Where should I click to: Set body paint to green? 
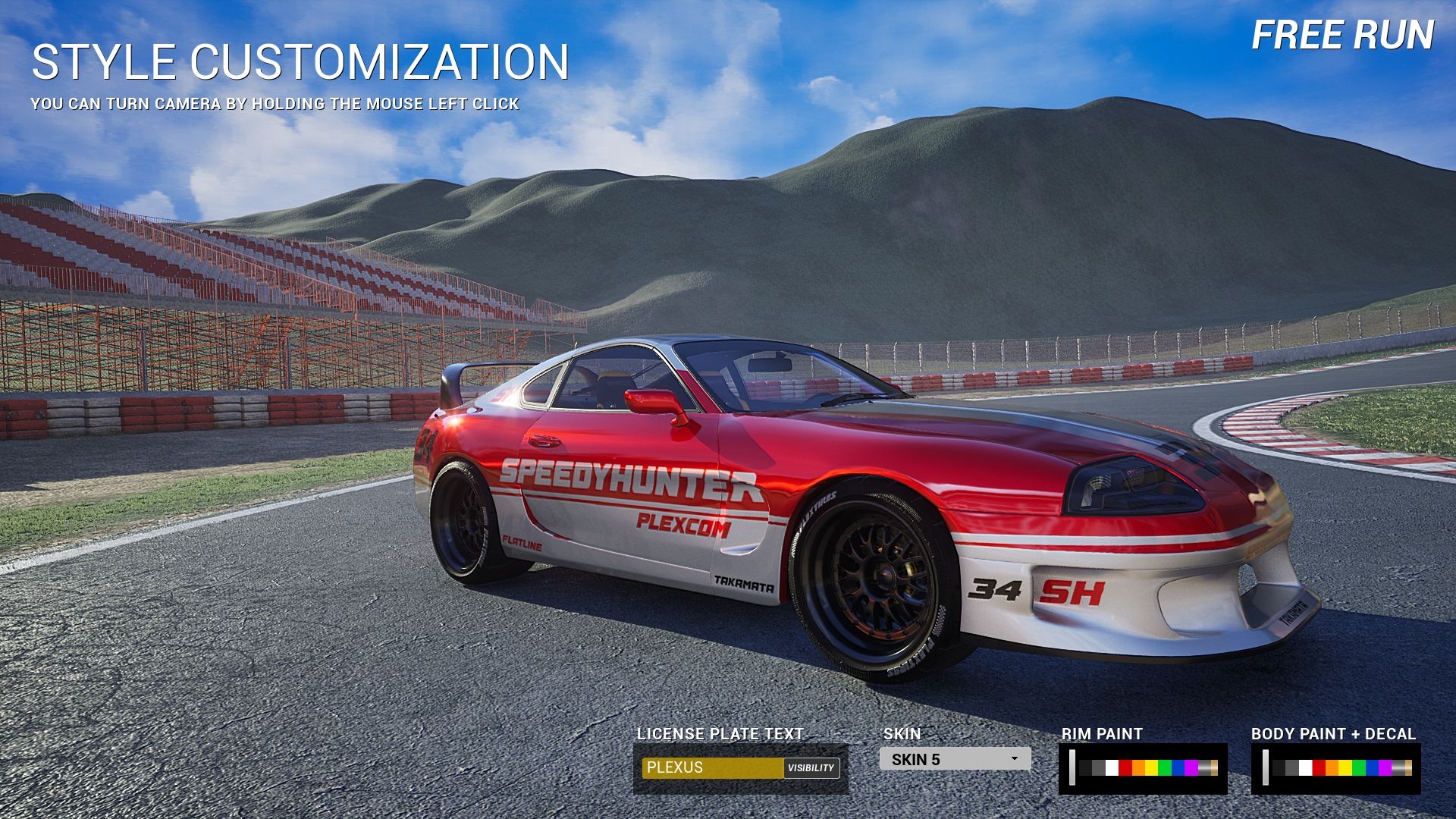1358,768
